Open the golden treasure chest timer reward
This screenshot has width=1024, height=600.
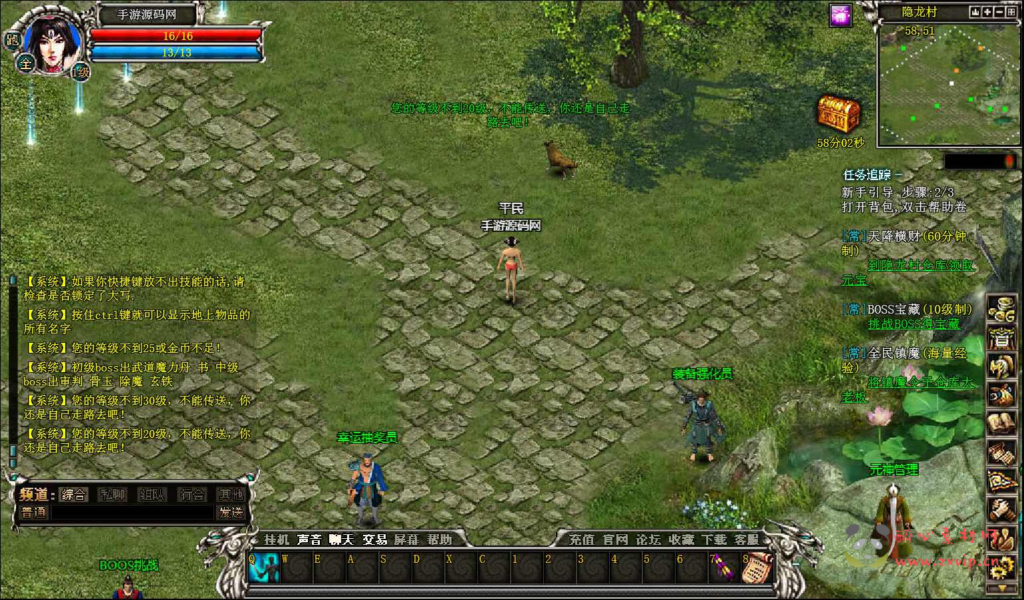point(838,115)
